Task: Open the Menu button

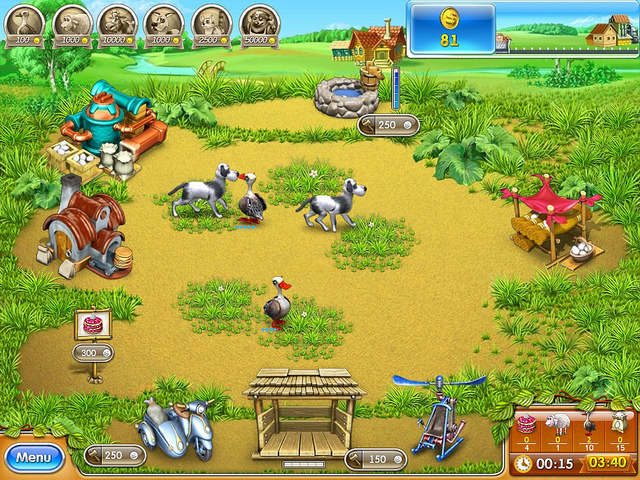Action: pyautogui.click(x=34, y=457)
